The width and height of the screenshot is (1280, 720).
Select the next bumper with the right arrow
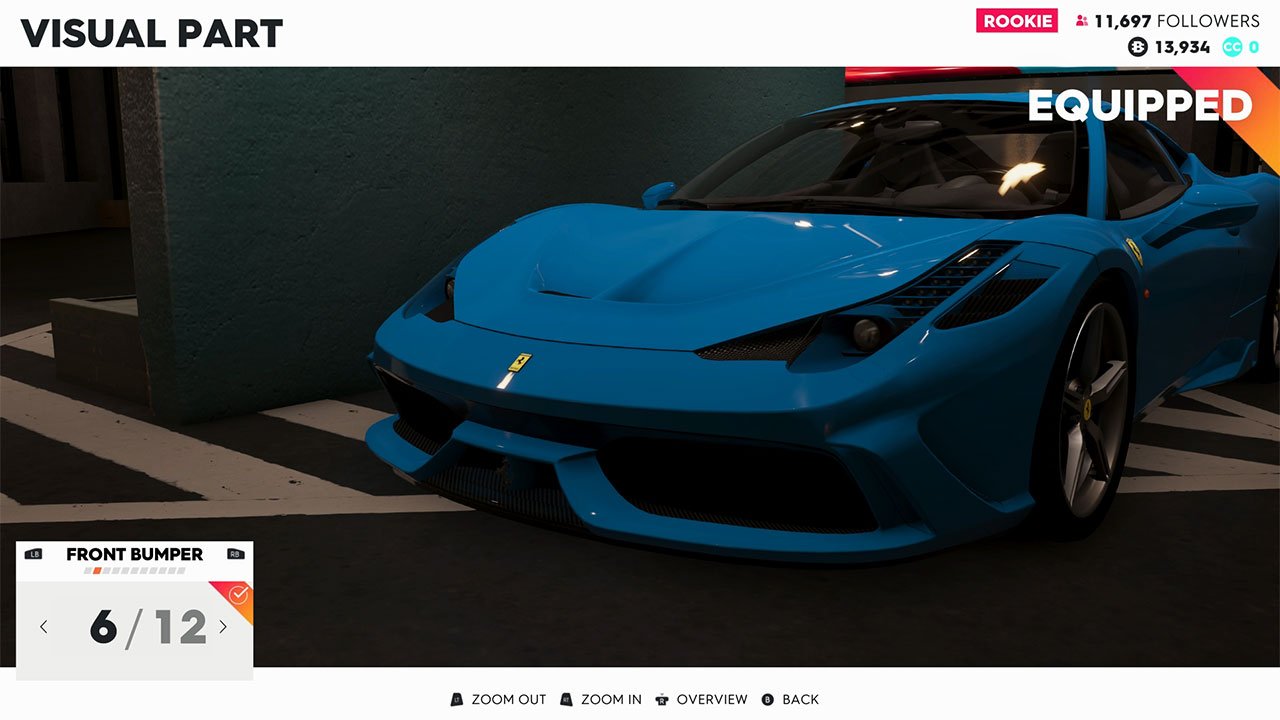(x=225, y=626)
